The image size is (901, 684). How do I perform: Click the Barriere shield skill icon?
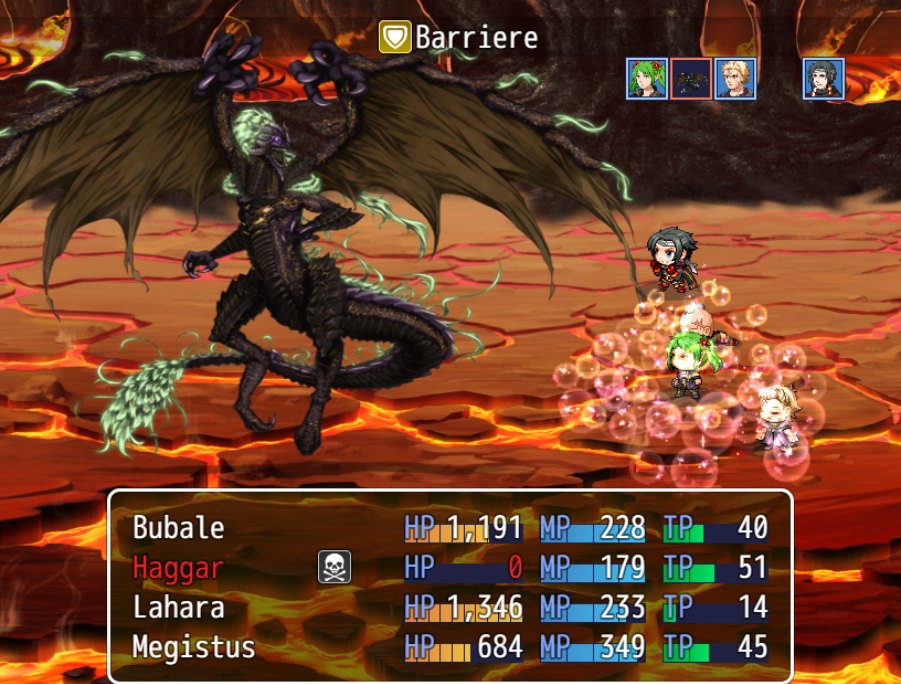click(395, 38)
